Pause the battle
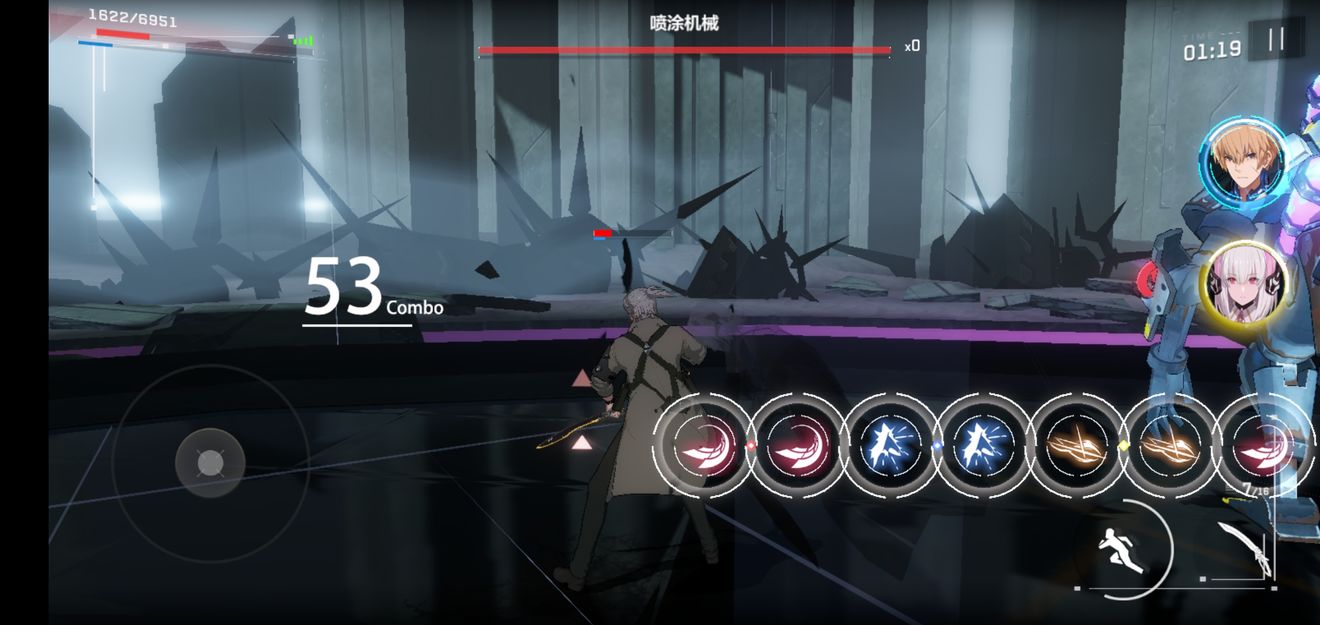1320x625 pixels. click(x=1276, y=40)
